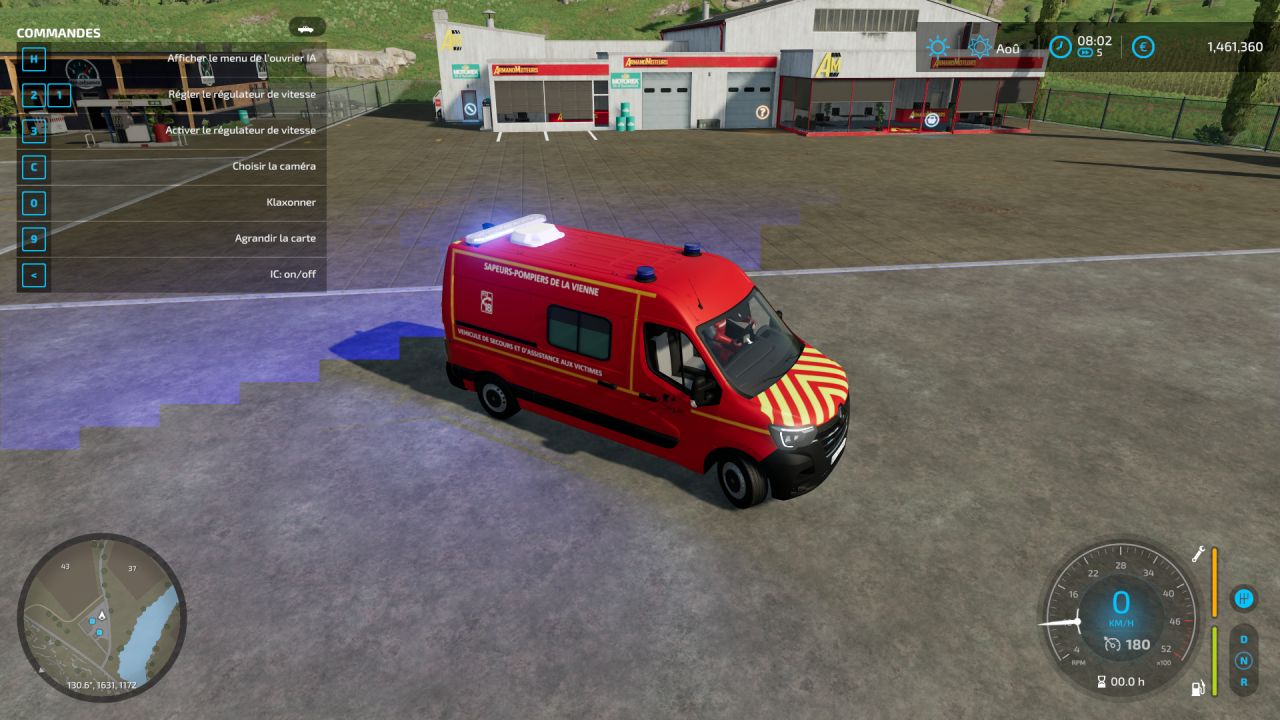Image resolution: width=1280 pixels, height=720 pixels.
Task: Select the R reverse gear indicator
Action: click(x=1243, y=680)
